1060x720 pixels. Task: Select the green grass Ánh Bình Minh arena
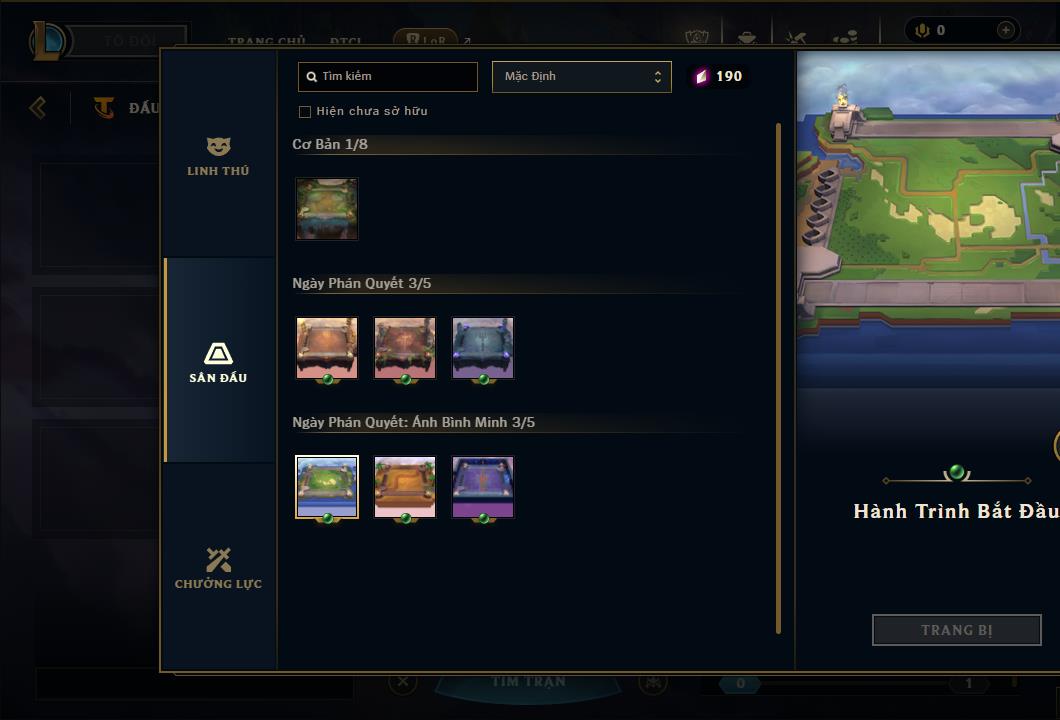click(x=326, y=487)
